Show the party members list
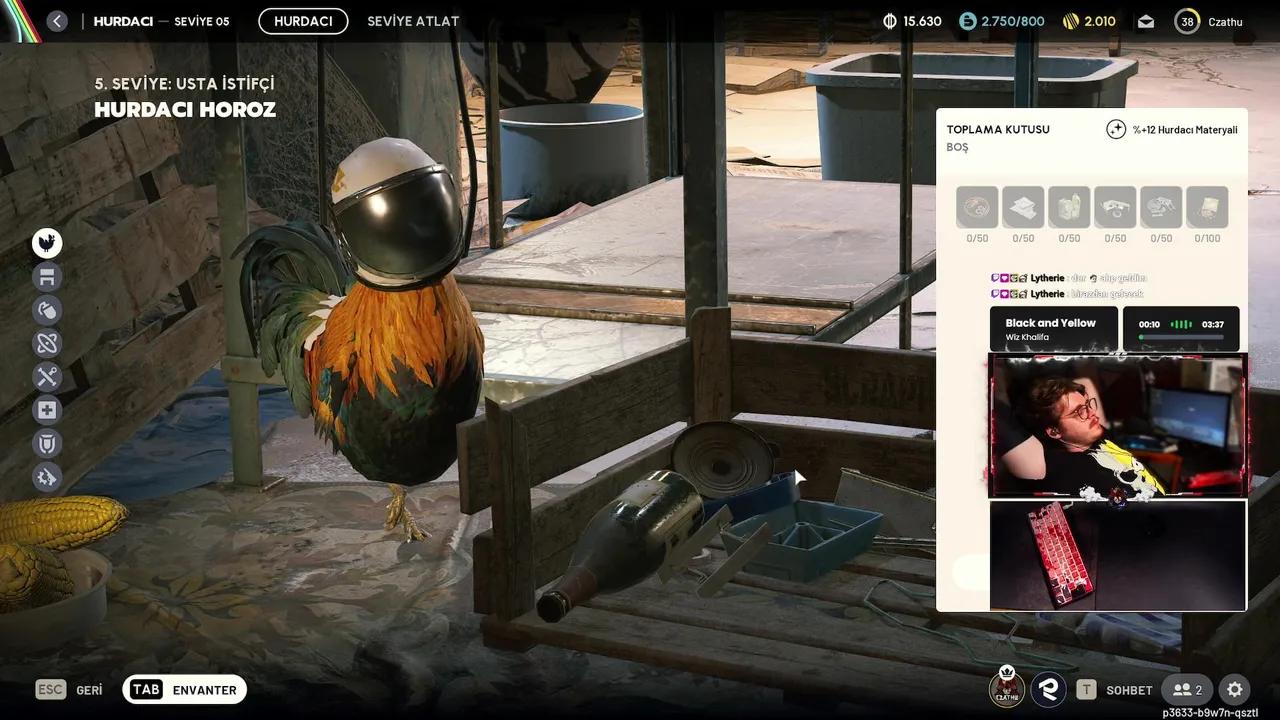1280x720 pixels. [x=1187, y=690]
